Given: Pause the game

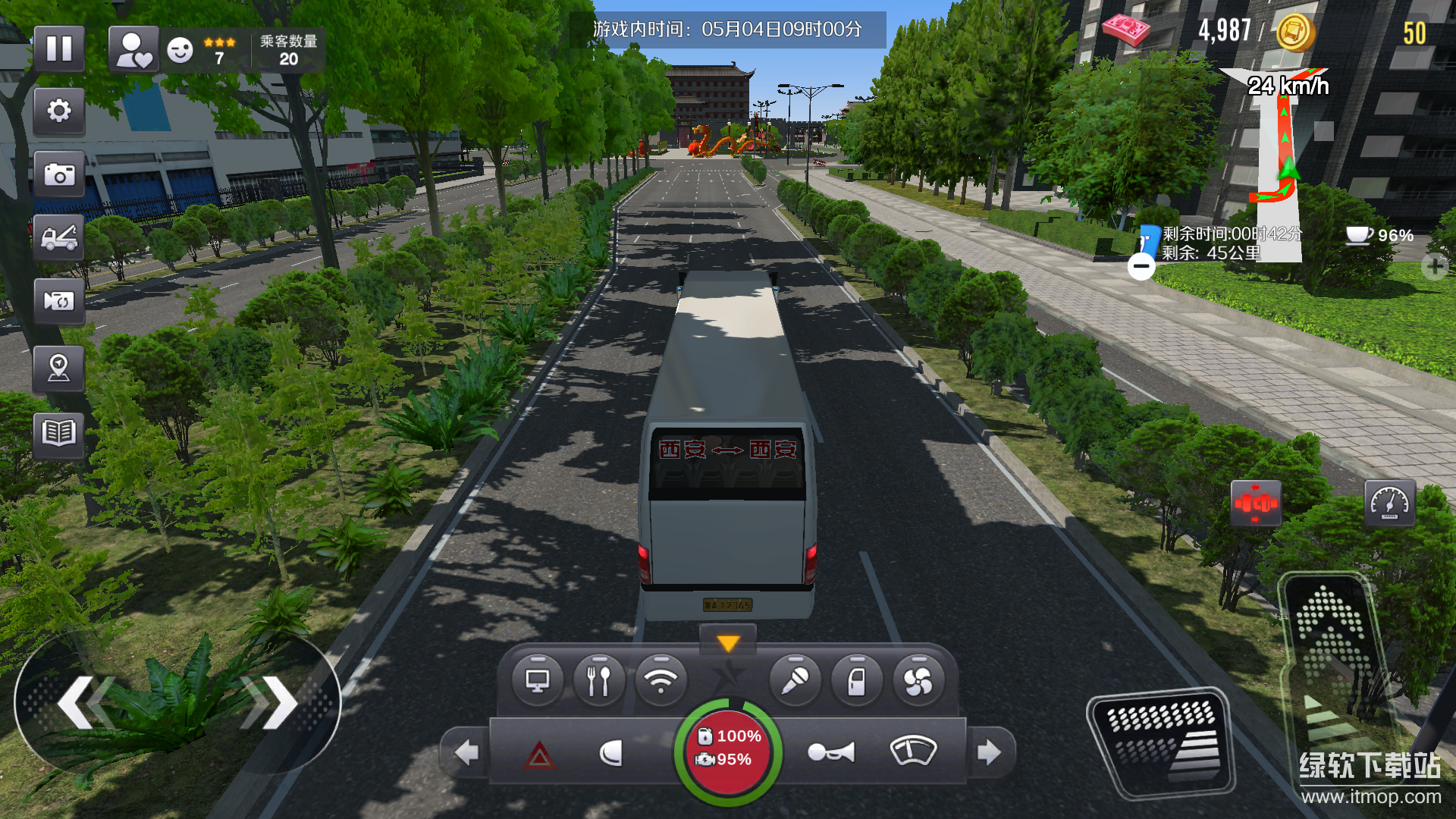Looking at the screenshot, I should coord(59,49).
